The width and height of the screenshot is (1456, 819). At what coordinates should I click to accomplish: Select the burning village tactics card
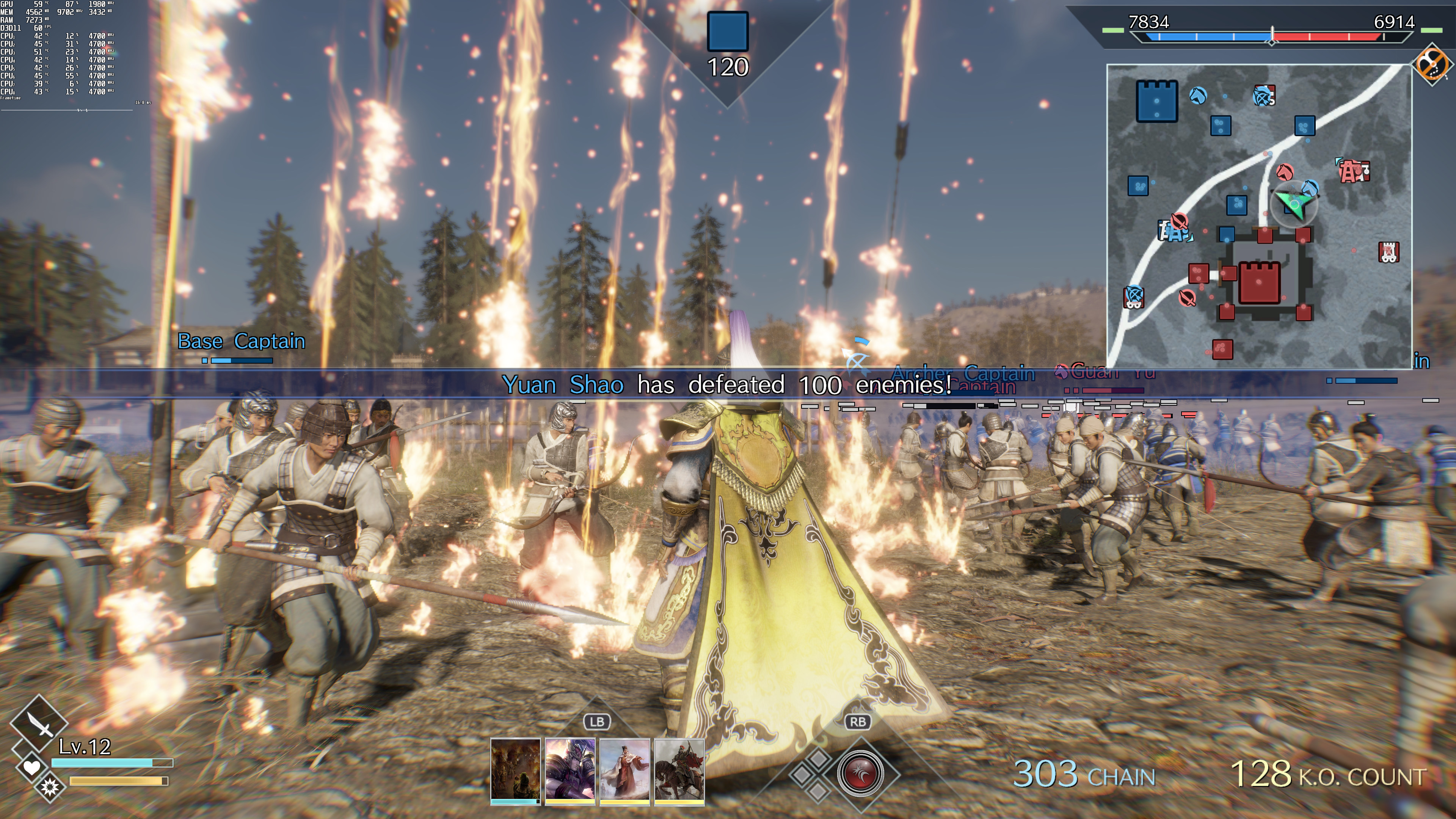(x=515, y=769)
